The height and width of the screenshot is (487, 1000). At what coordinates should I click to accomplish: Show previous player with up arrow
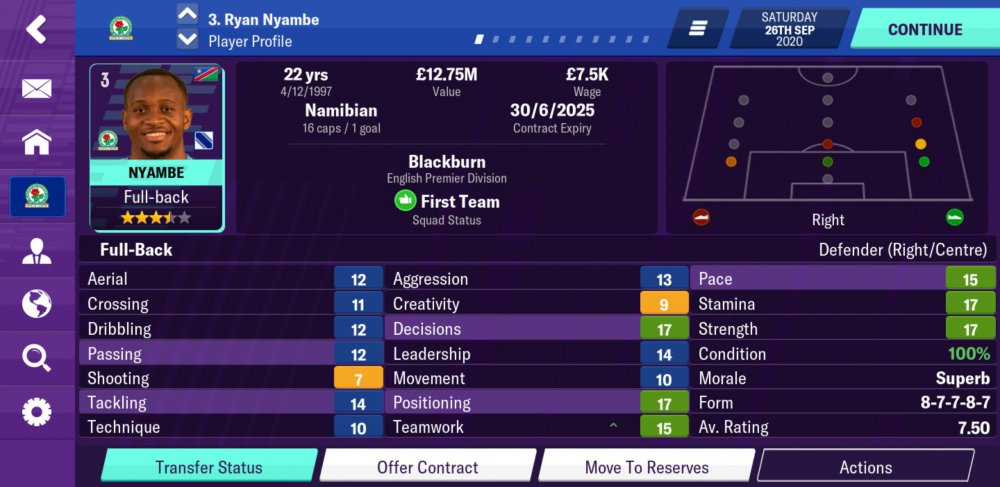(x=187, y=15)
